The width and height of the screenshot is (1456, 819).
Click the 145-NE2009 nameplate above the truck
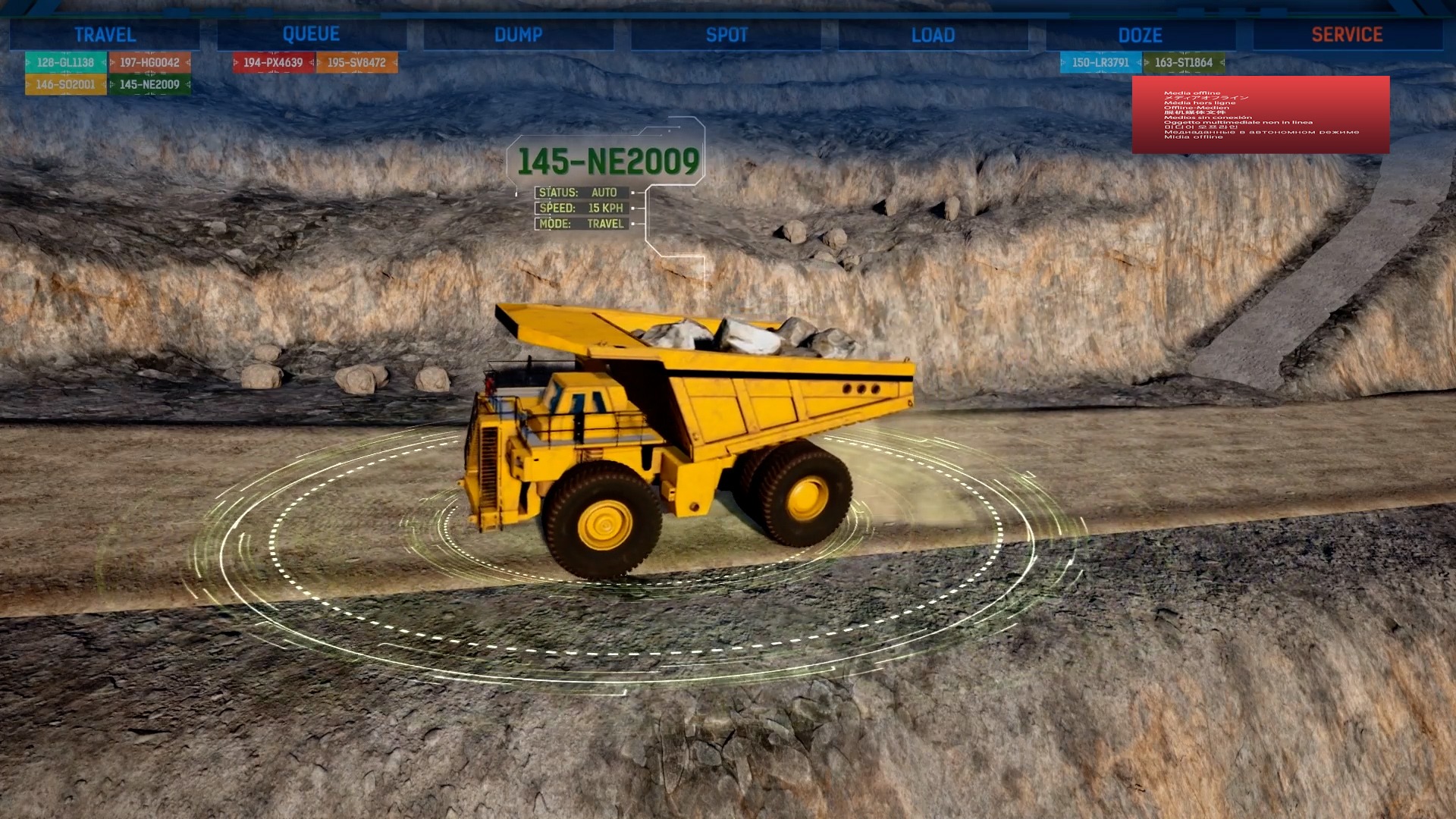point(610,160)
